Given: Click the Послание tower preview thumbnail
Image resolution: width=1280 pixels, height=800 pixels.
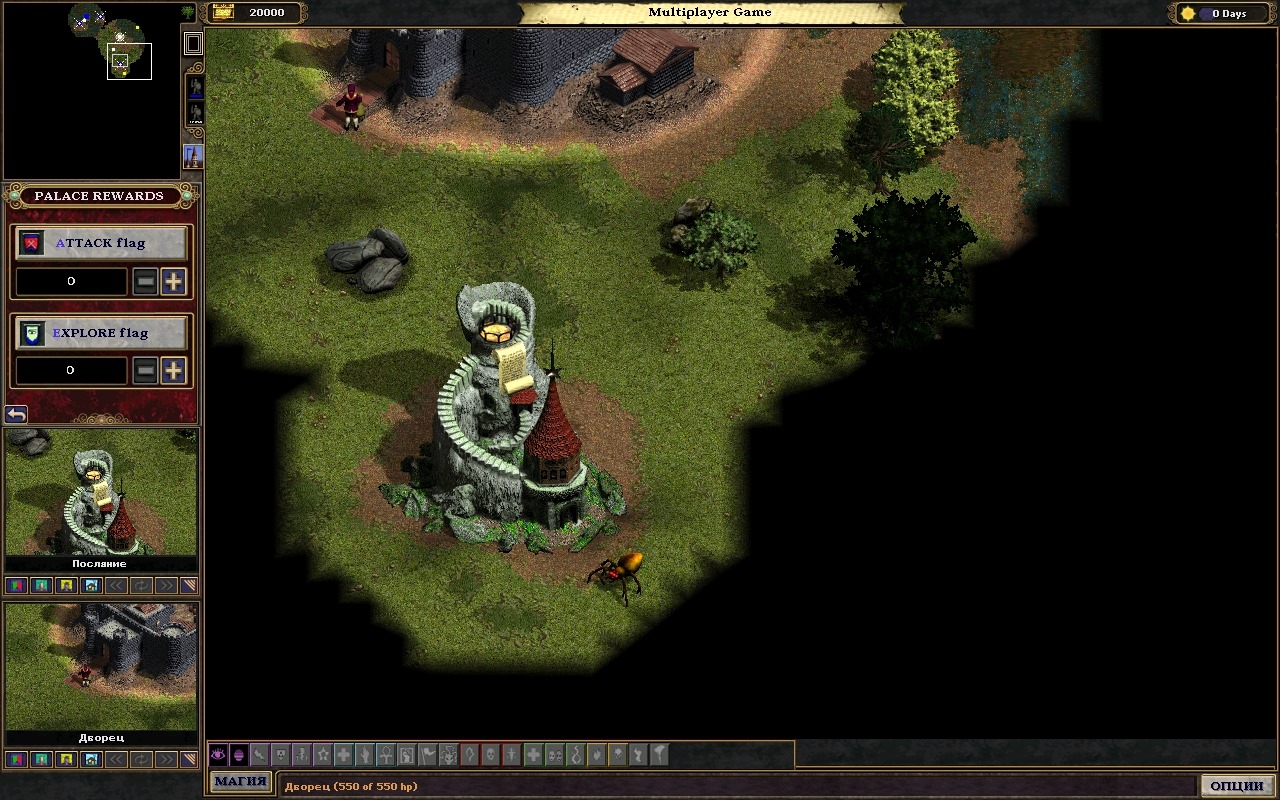Looking at the screenshot, I should (x=101, y=492).
